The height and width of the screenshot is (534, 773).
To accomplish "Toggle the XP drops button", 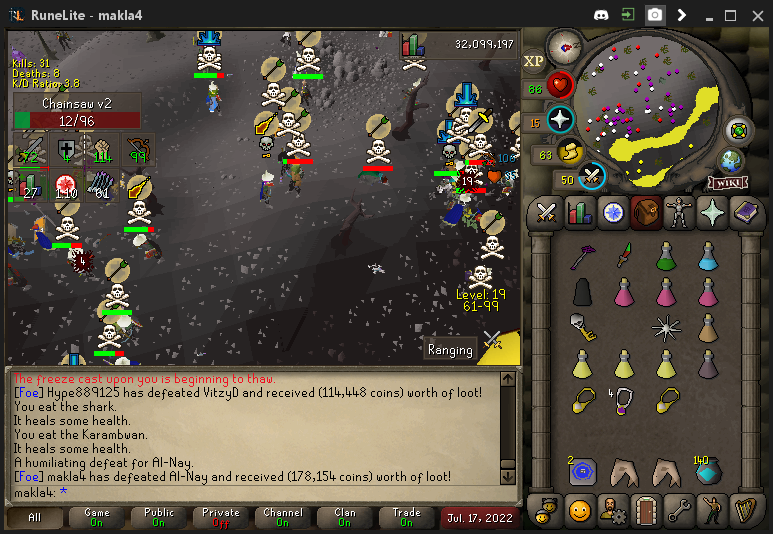I will 534,61.
